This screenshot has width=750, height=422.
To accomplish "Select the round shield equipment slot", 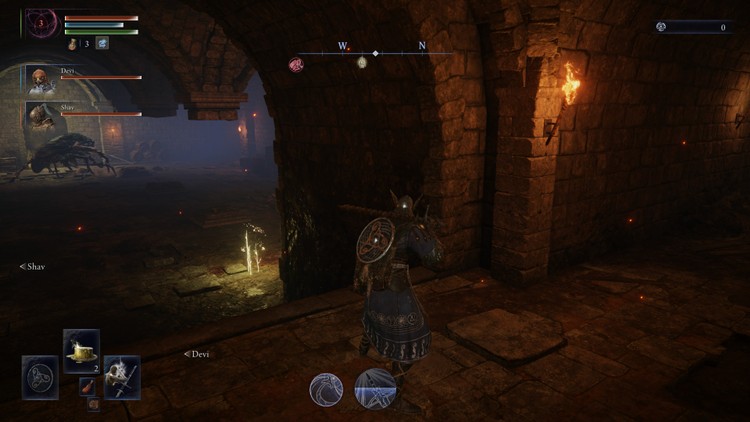I will point(40,377).
